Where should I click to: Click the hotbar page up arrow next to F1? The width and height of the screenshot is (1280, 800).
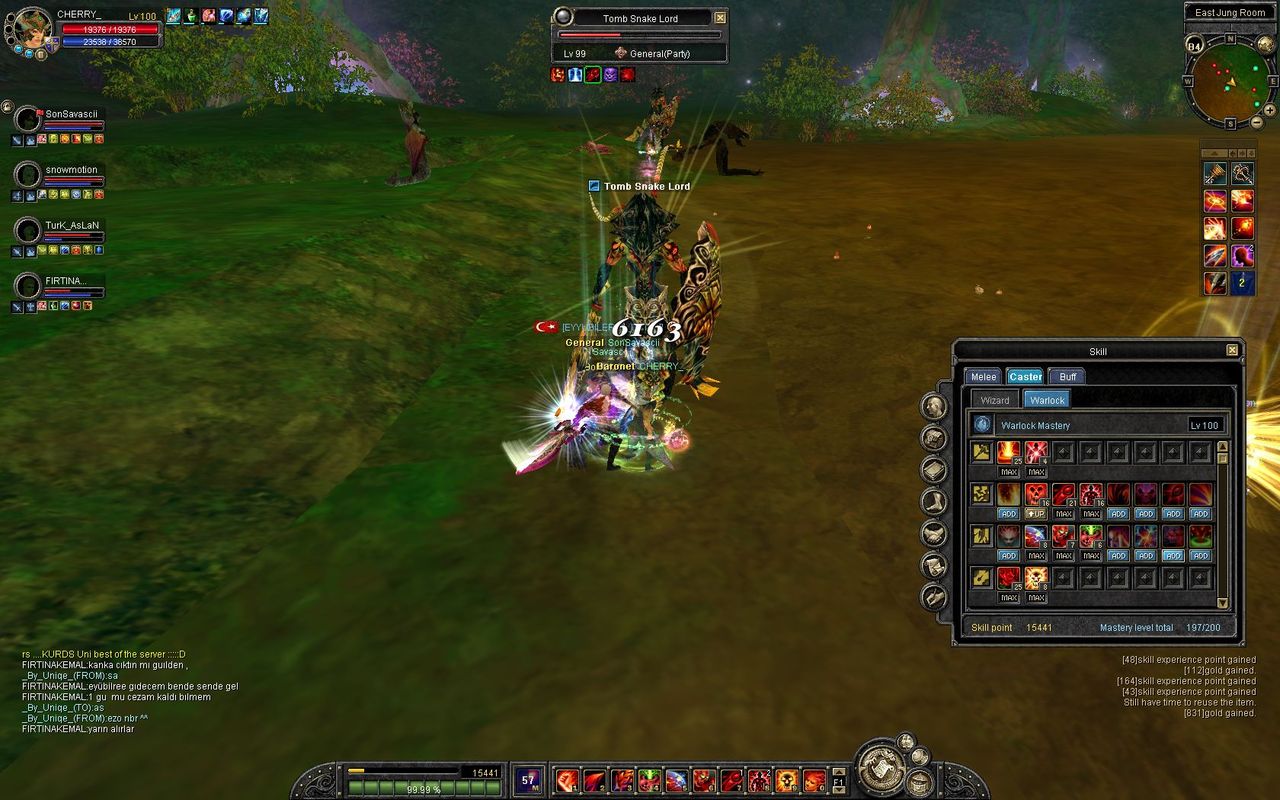(838, 773)
